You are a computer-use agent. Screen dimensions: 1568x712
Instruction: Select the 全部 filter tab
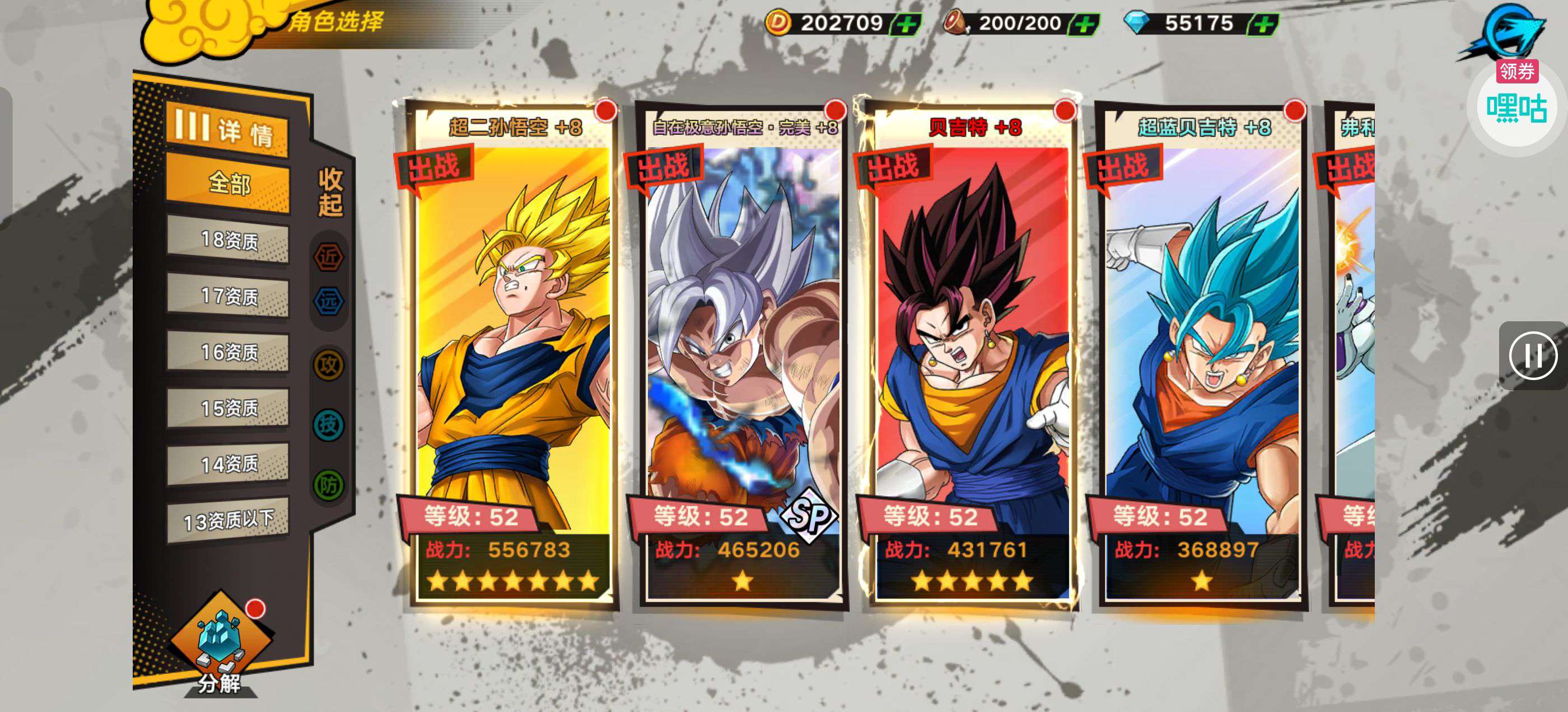click(x=228, y=183)
